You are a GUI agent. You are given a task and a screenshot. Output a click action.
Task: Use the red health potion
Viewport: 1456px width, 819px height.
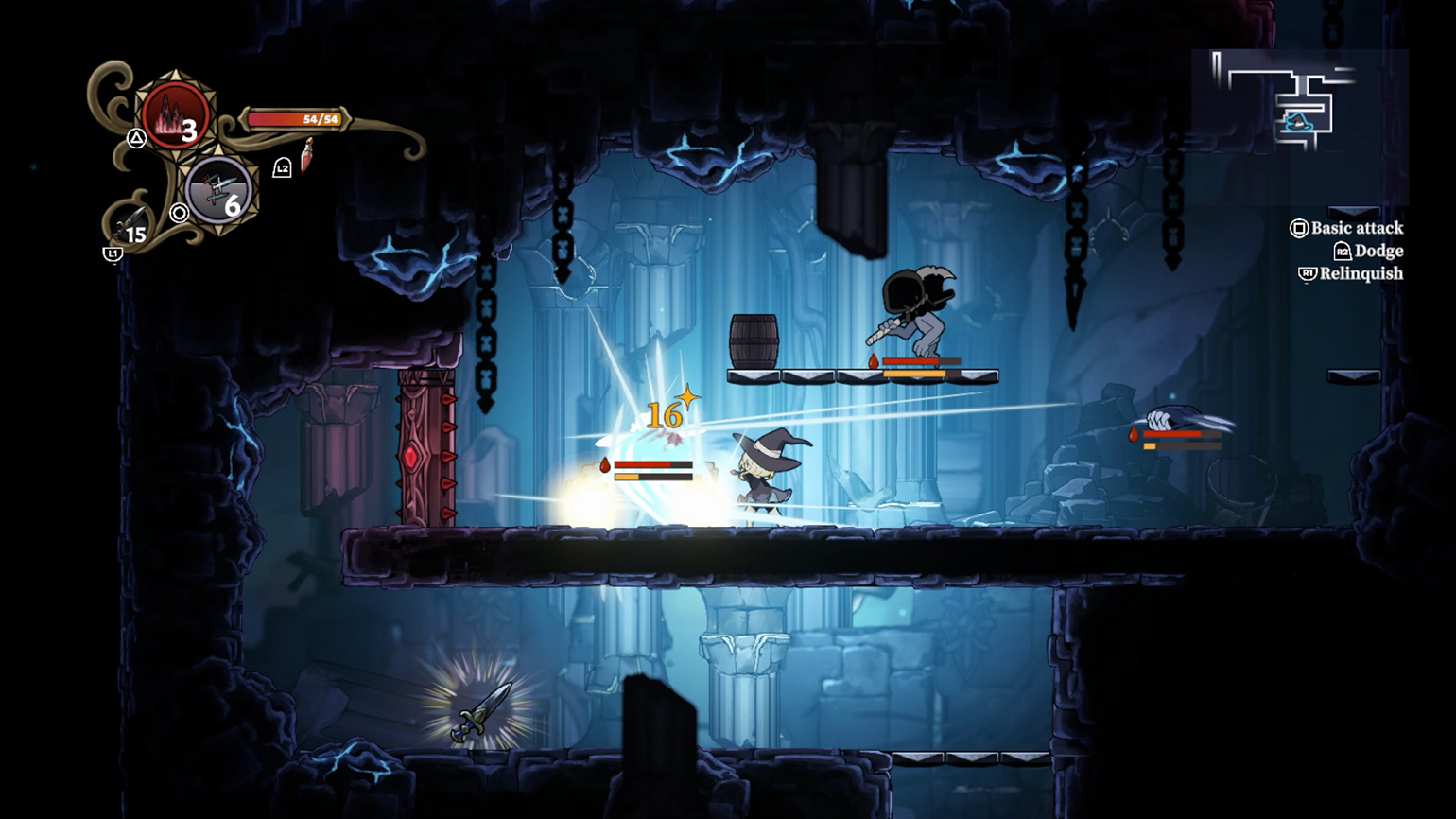[x=306, y=157]
